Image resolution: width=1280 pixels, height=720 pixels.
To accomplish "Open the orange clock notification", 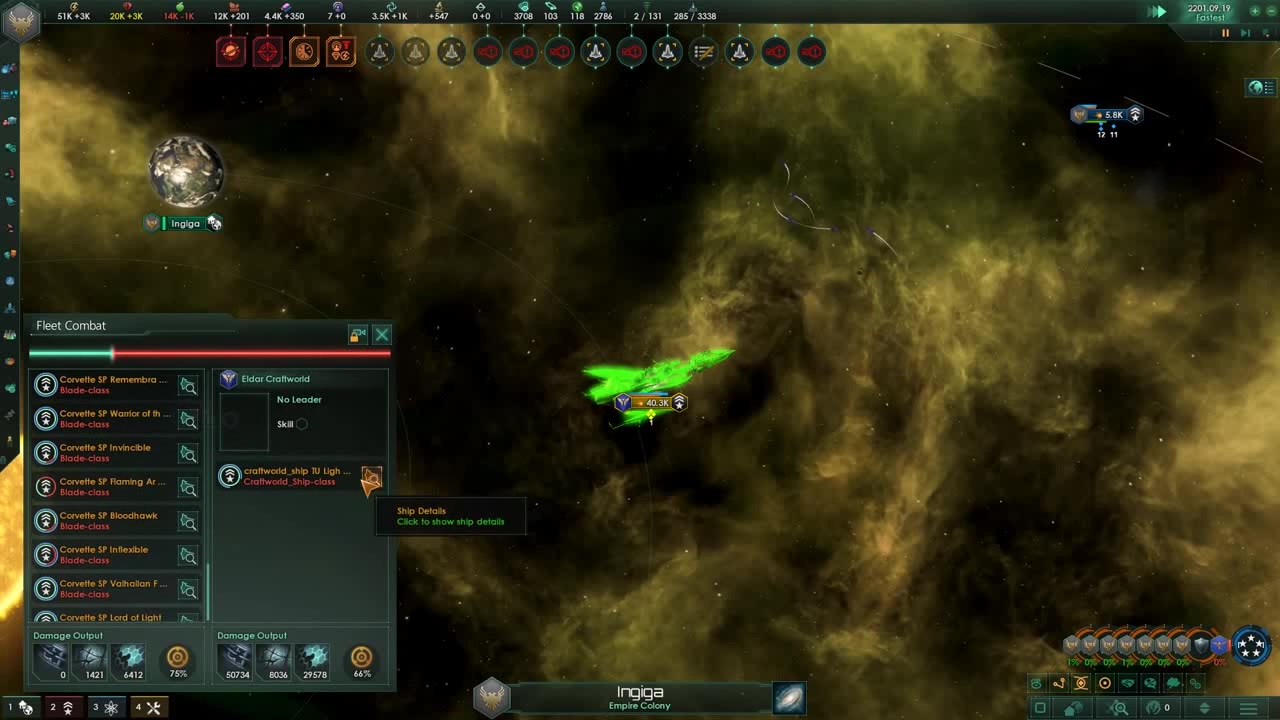I will (304, 52).
